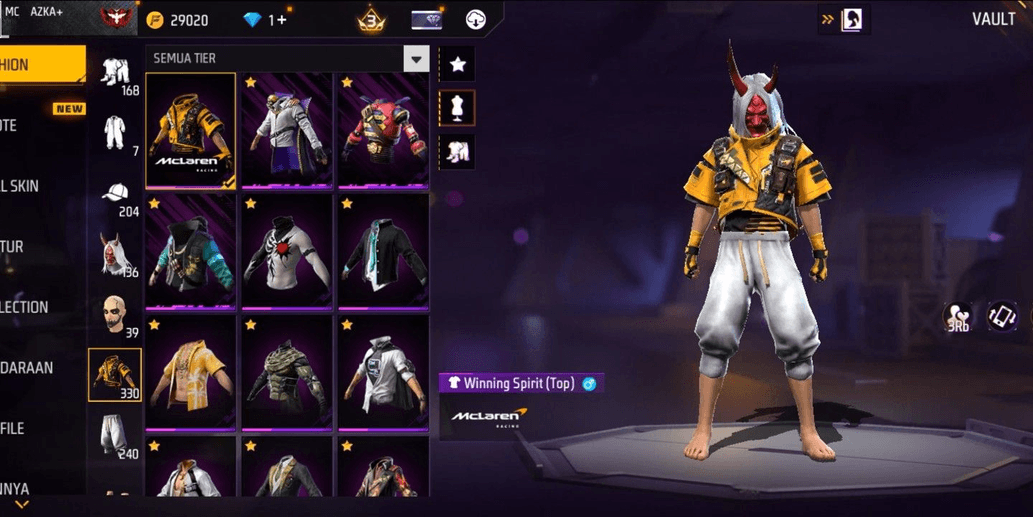Open the white pants bottoms category

[115, 436]
